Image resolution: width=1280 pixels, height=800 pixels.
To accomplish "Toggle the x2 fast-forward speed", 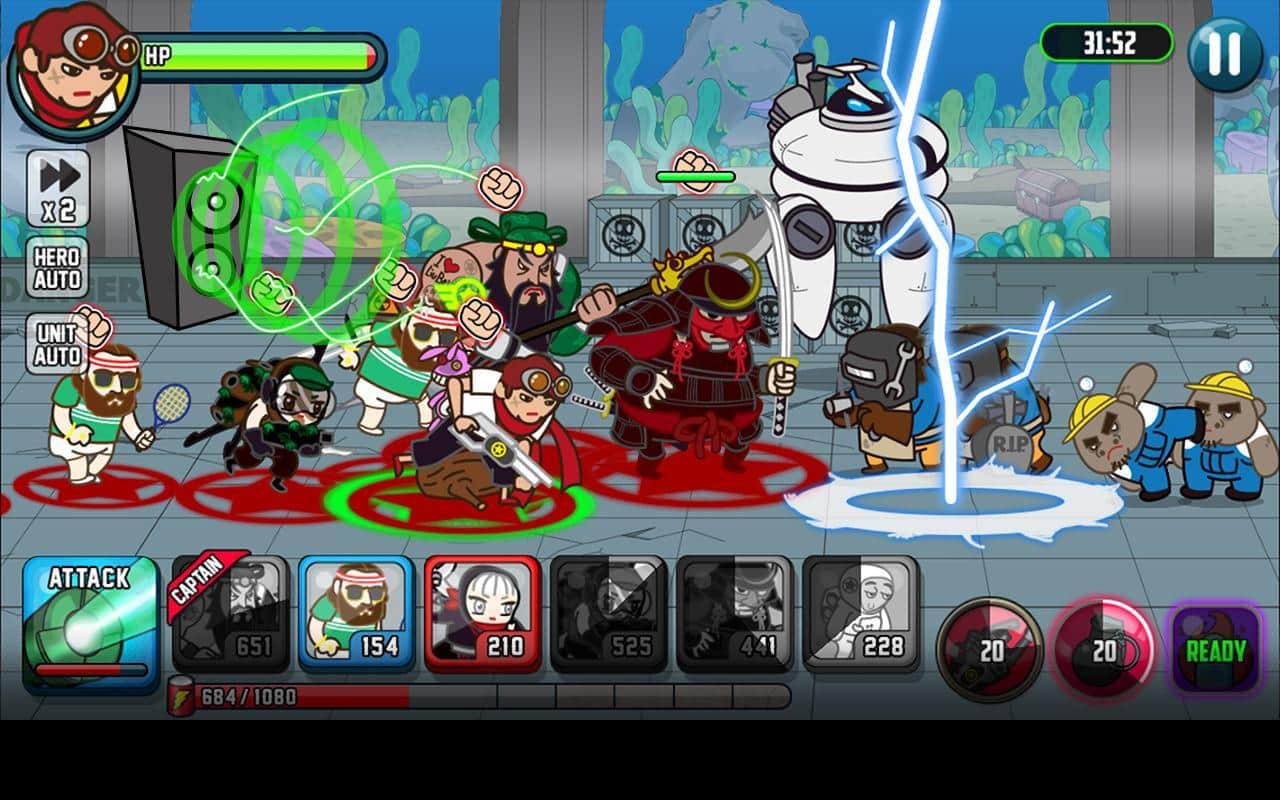I will pyautogui.click(x=58, y=188).
